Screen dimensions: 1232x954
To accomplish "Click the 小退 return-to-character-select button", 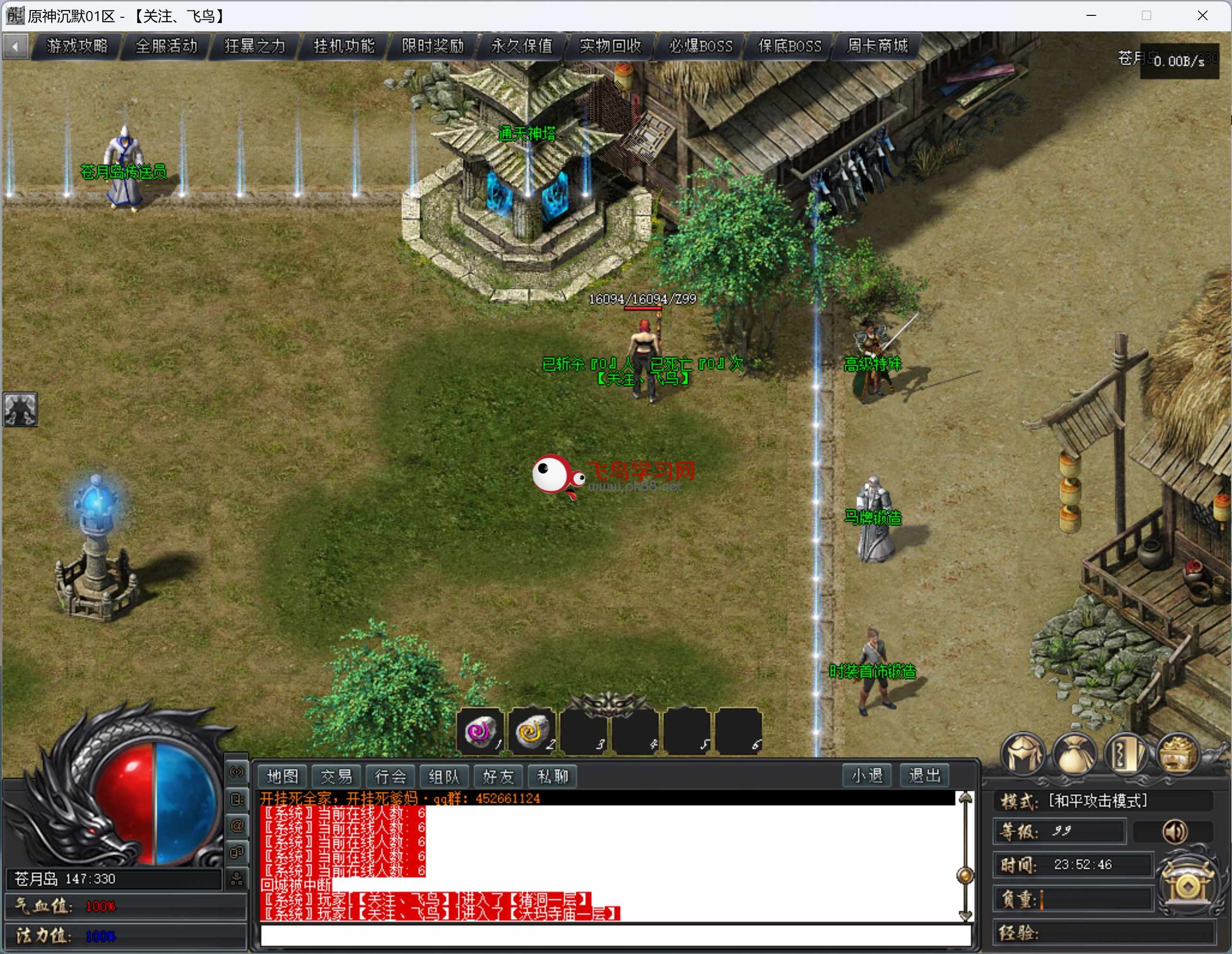I will pos(867,776).
